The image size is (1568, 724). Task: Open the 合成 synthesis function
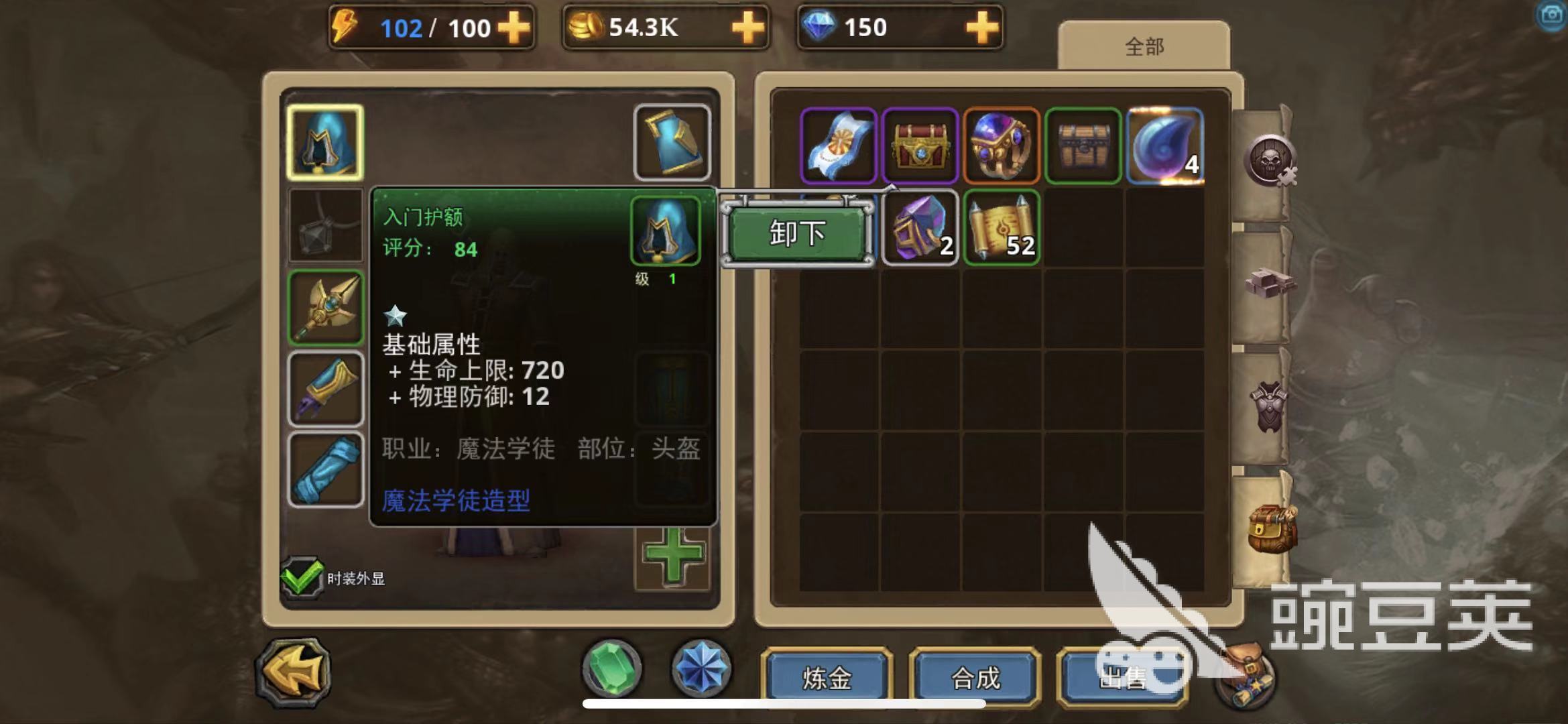pos(975,678)
